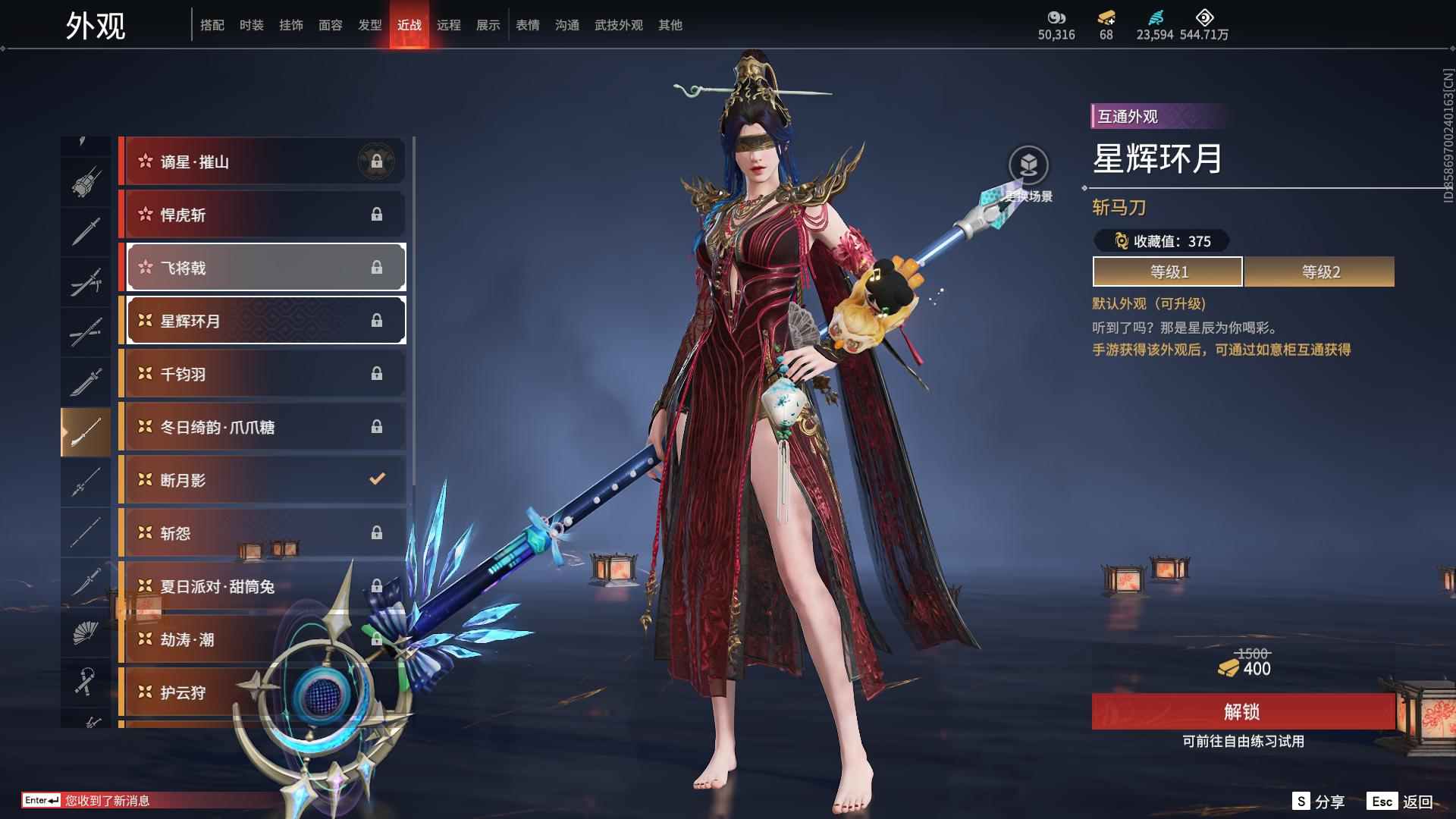Select the equipped skin 断月影 with checkmark
The height and width of the screenshot is (819, 1456).
(262, 480)
